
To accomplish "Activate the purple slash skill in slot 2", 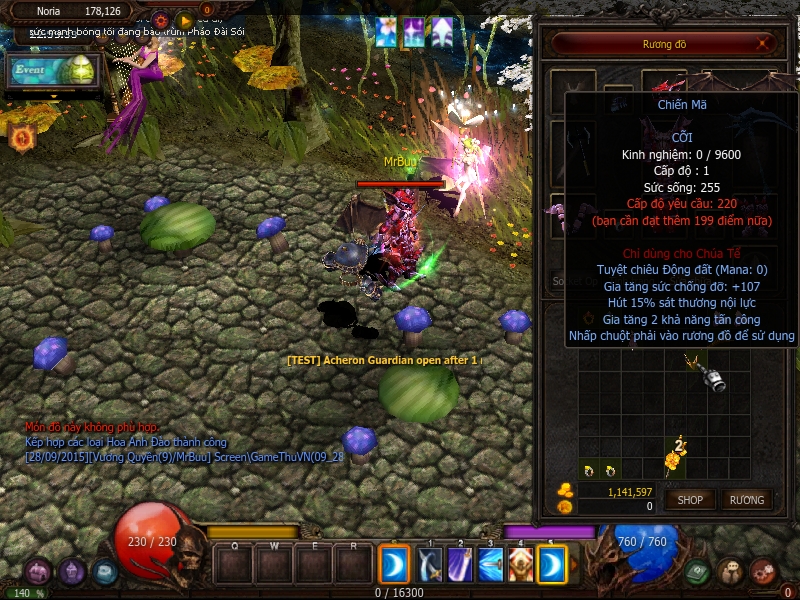I will click(x=460, y=565).
